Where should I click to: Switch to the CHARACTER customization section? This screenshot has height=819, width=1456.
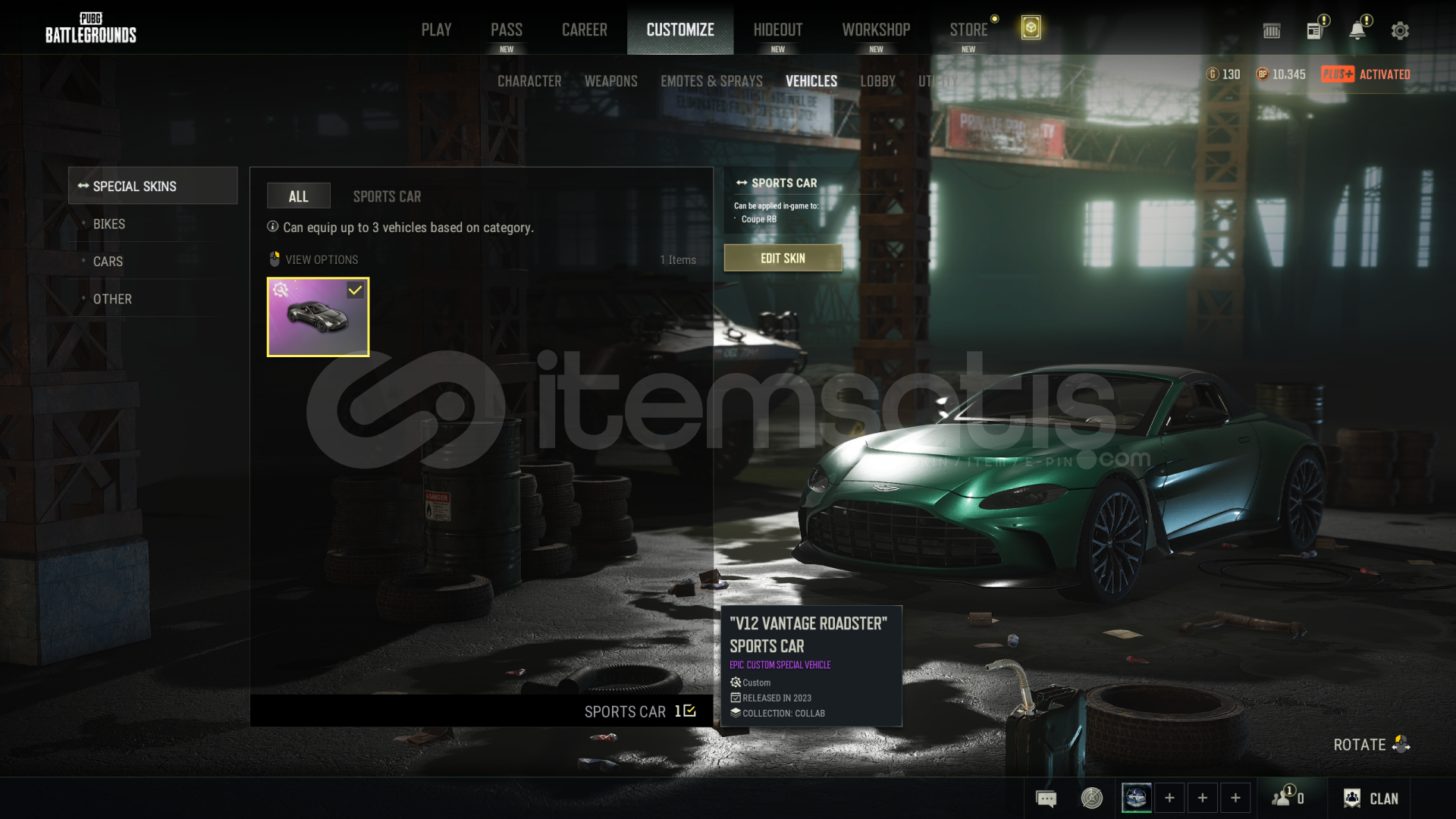(x=529, y=81)
